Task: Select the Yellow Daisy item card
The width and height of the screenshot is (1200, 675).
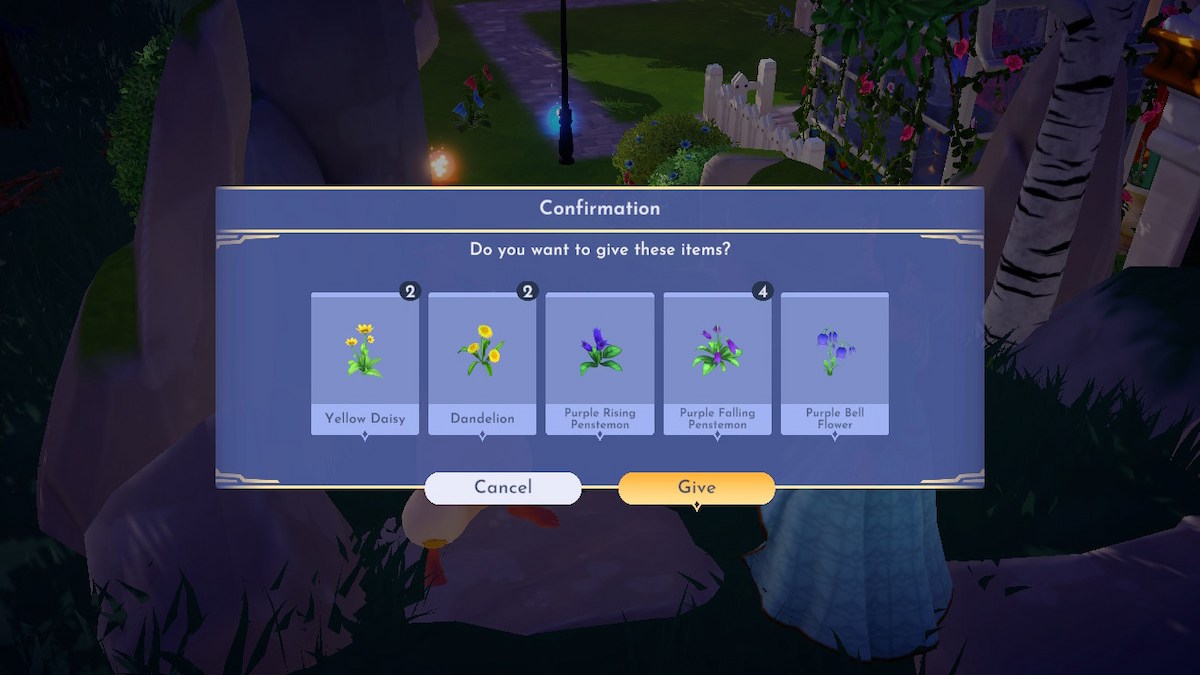Action: coord(365,364)
